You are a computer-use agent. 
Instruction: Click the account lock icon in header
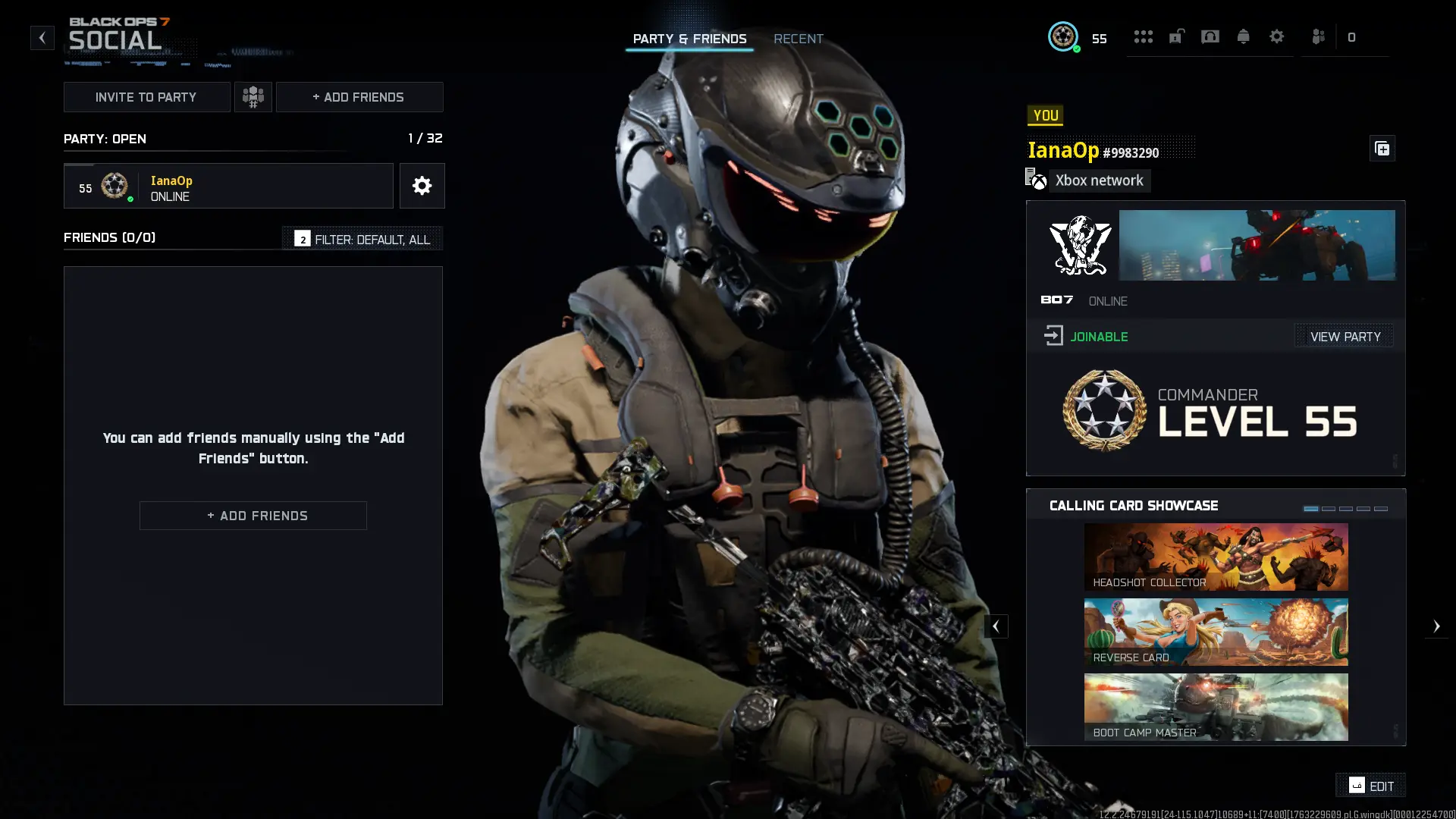pos(1176,36)
